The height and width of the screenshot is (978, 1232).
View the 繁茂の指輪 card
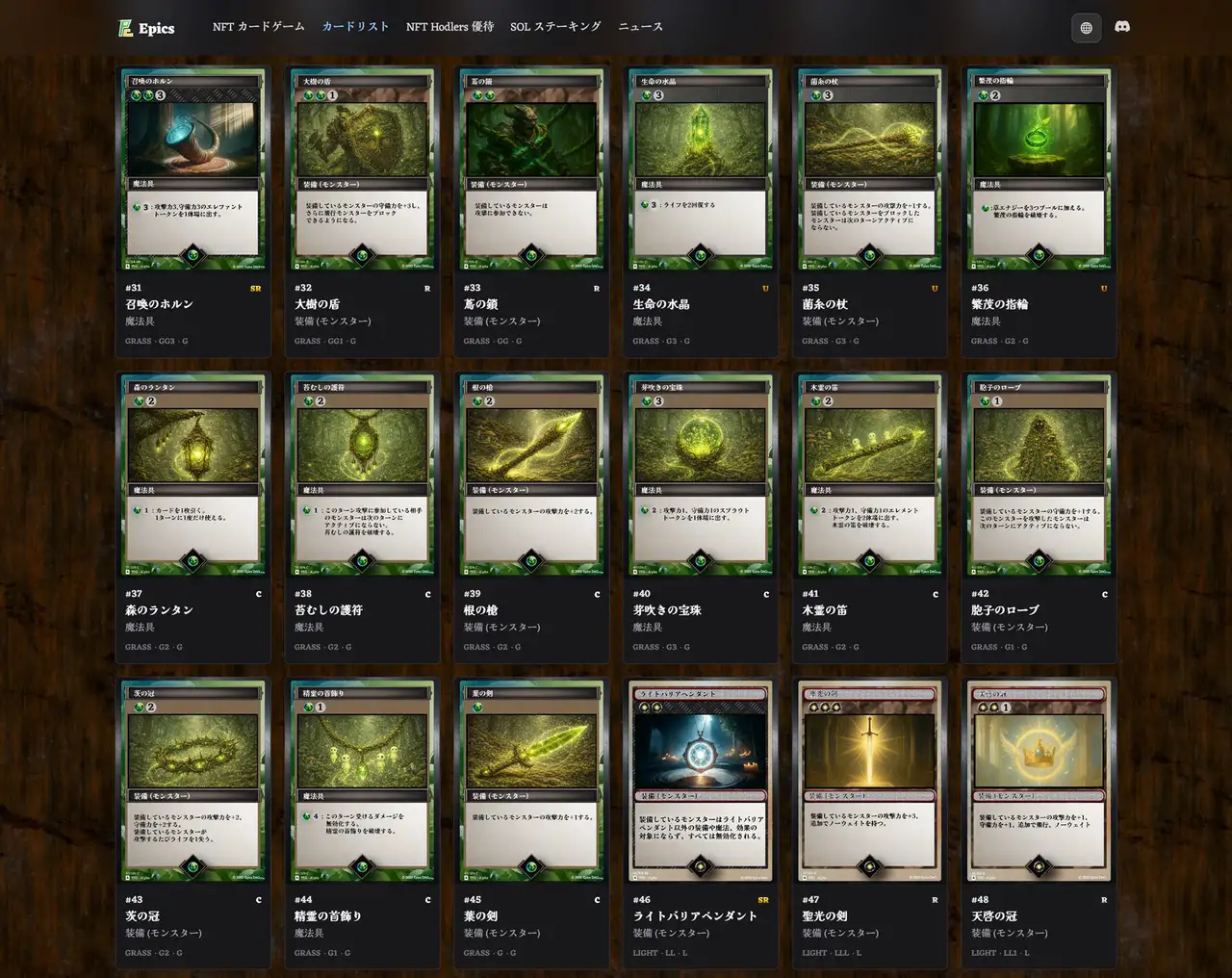[x=1039, y=168]
